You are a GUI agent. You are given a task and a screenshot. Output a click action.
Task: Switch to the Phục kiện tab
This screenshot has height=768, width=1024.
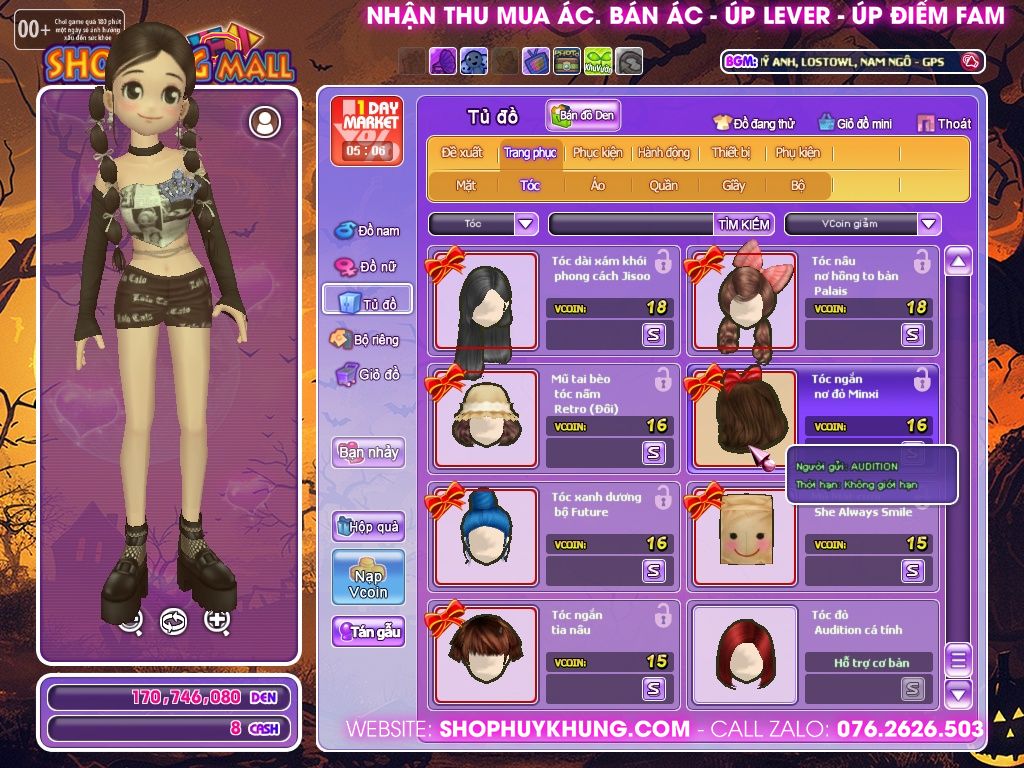tap(597, 153)
